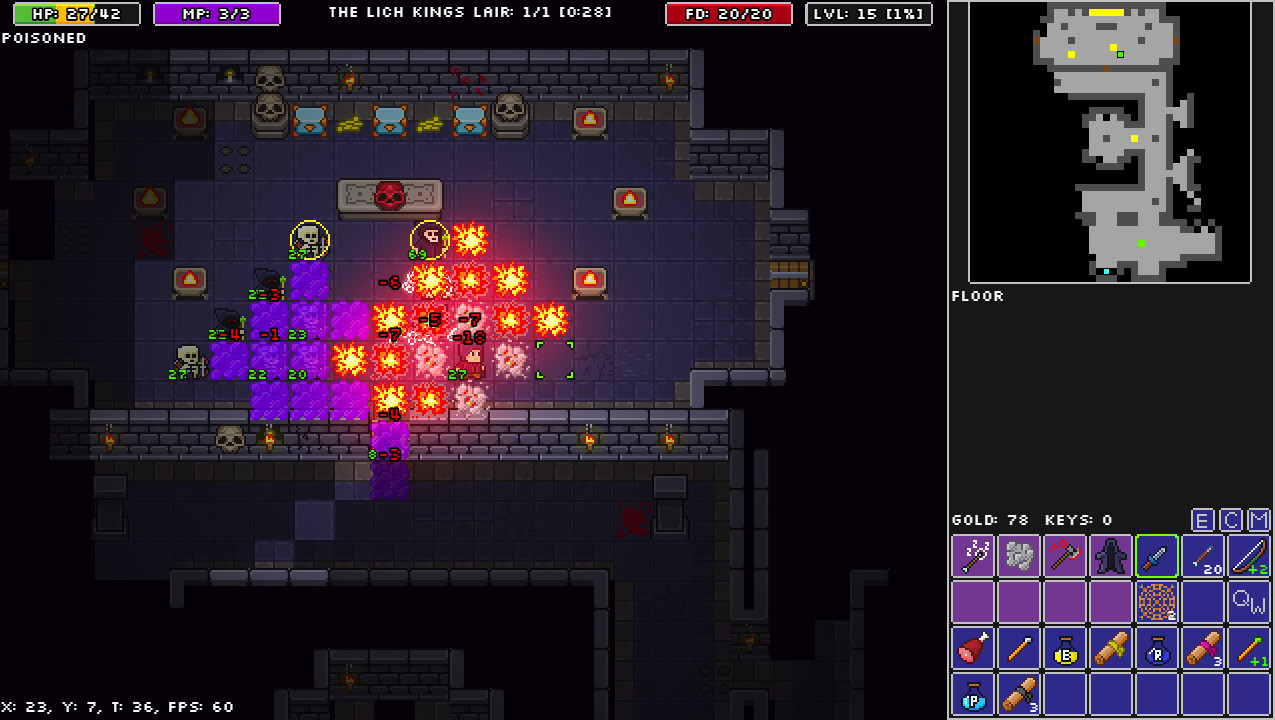Eat the meat drumstick

coord(973,648)
